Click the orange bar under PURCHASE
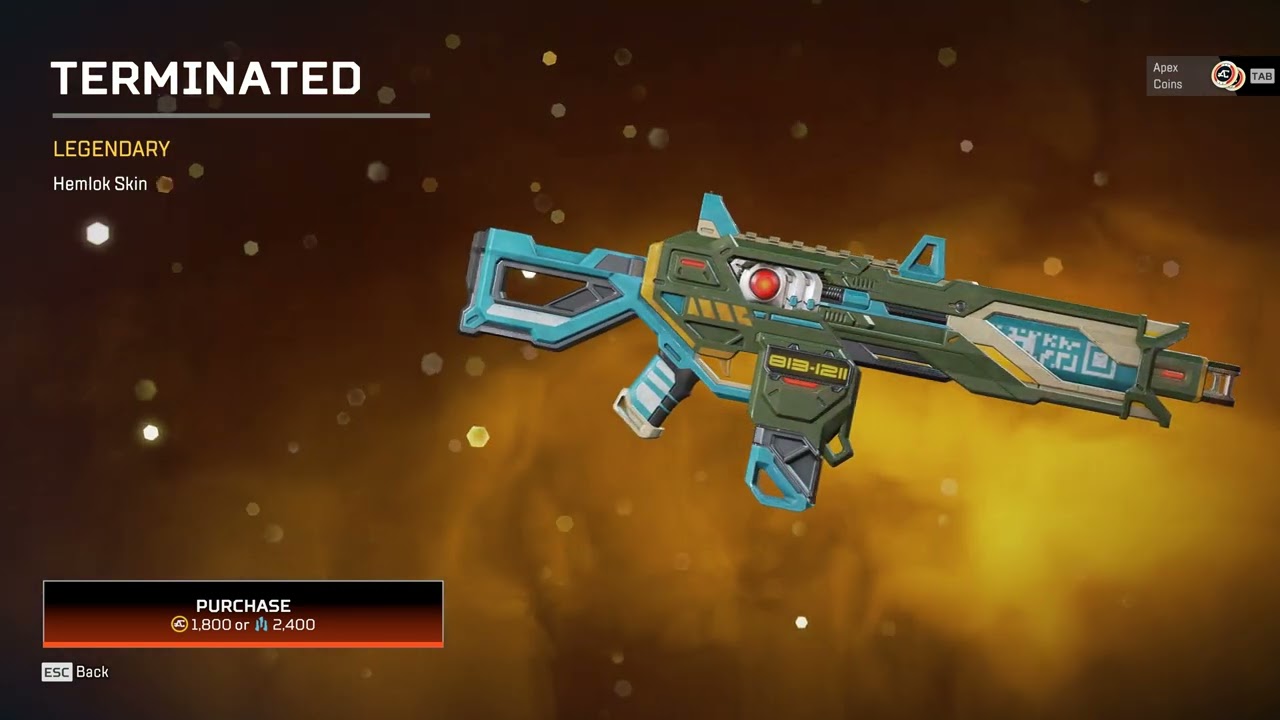Viewport: 1280px width, 720px height. coord(242,644)
